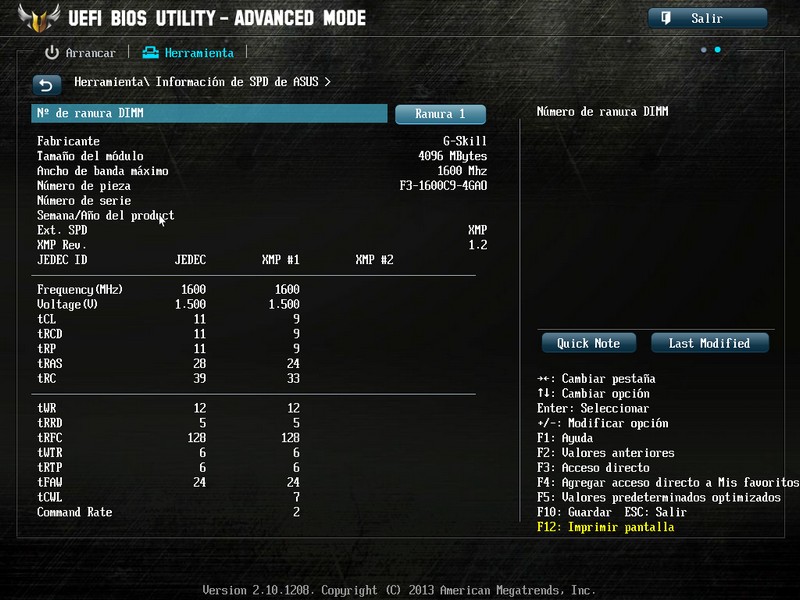Select the Nº de ranura DIMM row
Screen dimensions: 800x600
point(209,114)
